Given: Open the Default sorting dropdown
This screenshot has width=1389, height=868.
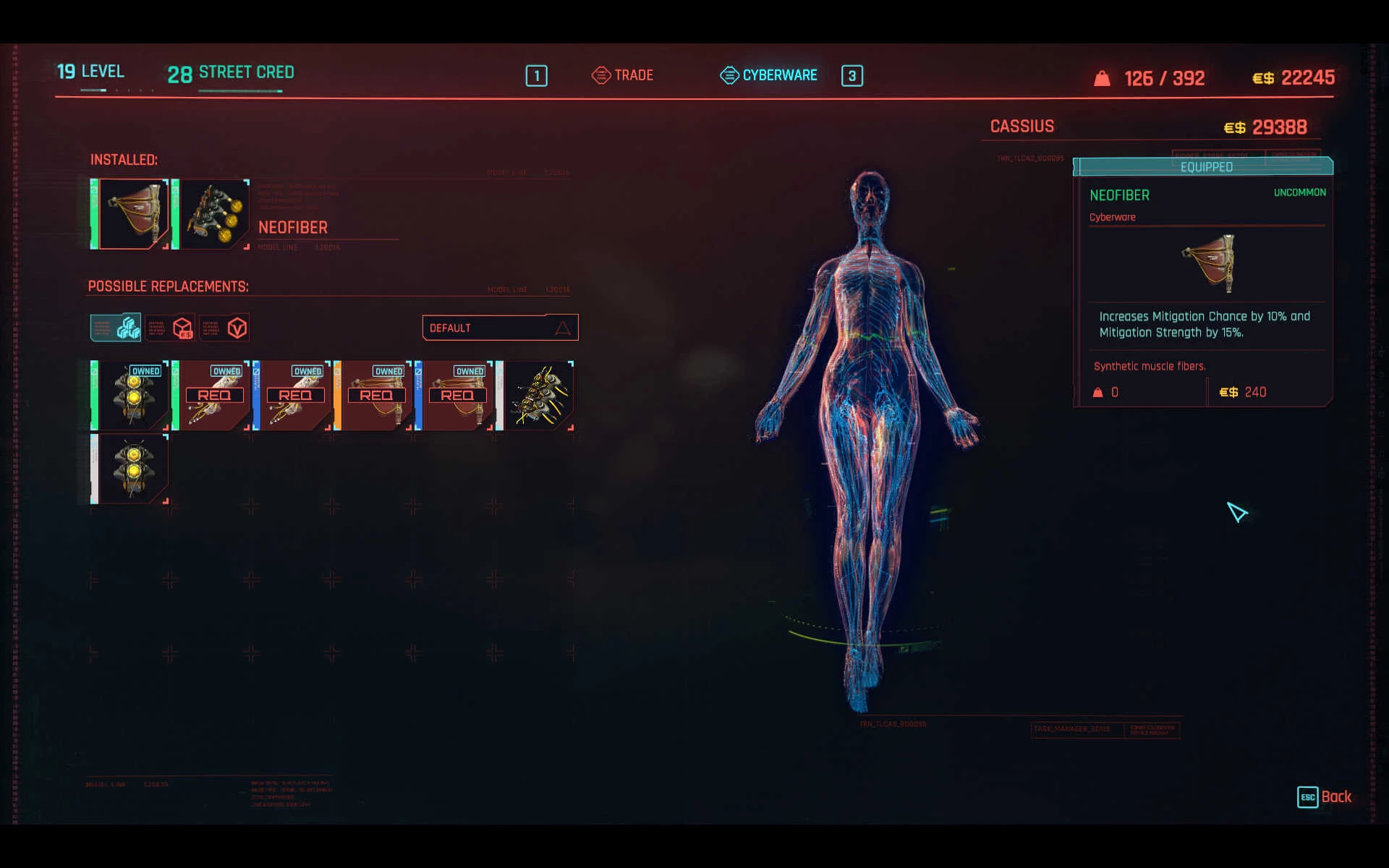Looking at the screenshot, I should [500, 328].
